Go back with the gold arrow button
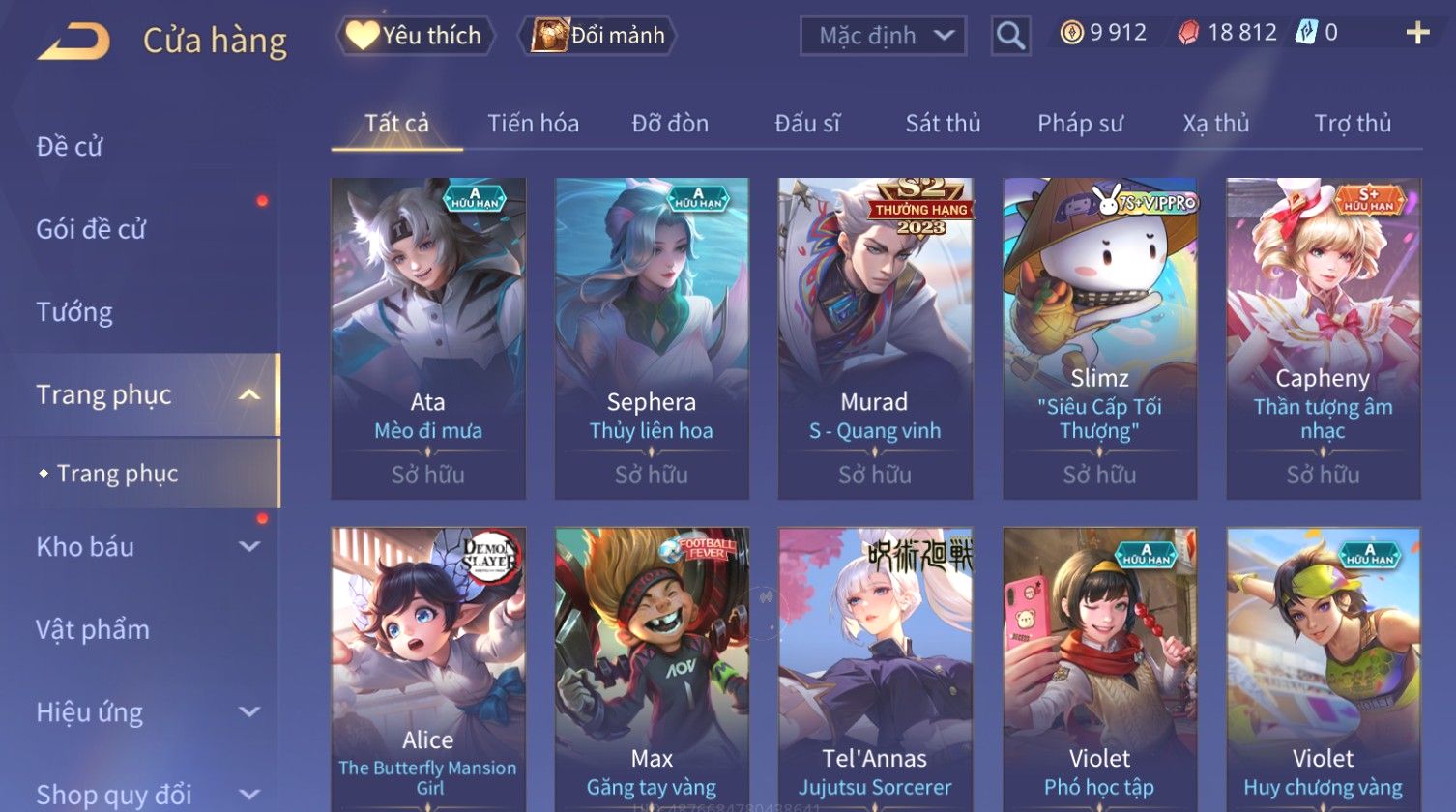 (73, 42)
